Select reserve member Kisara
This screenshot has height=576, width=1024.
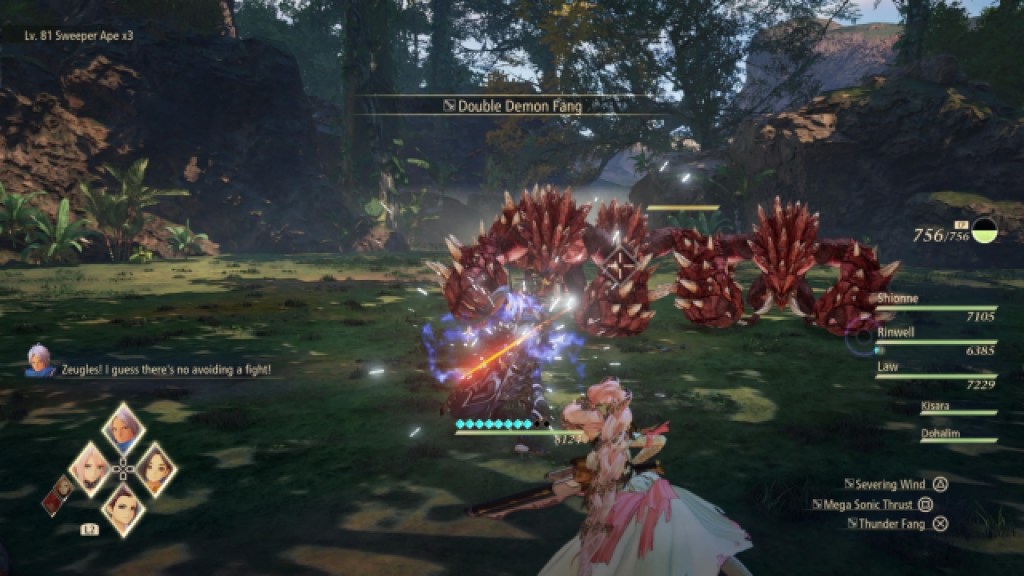(x=957, y=407)
